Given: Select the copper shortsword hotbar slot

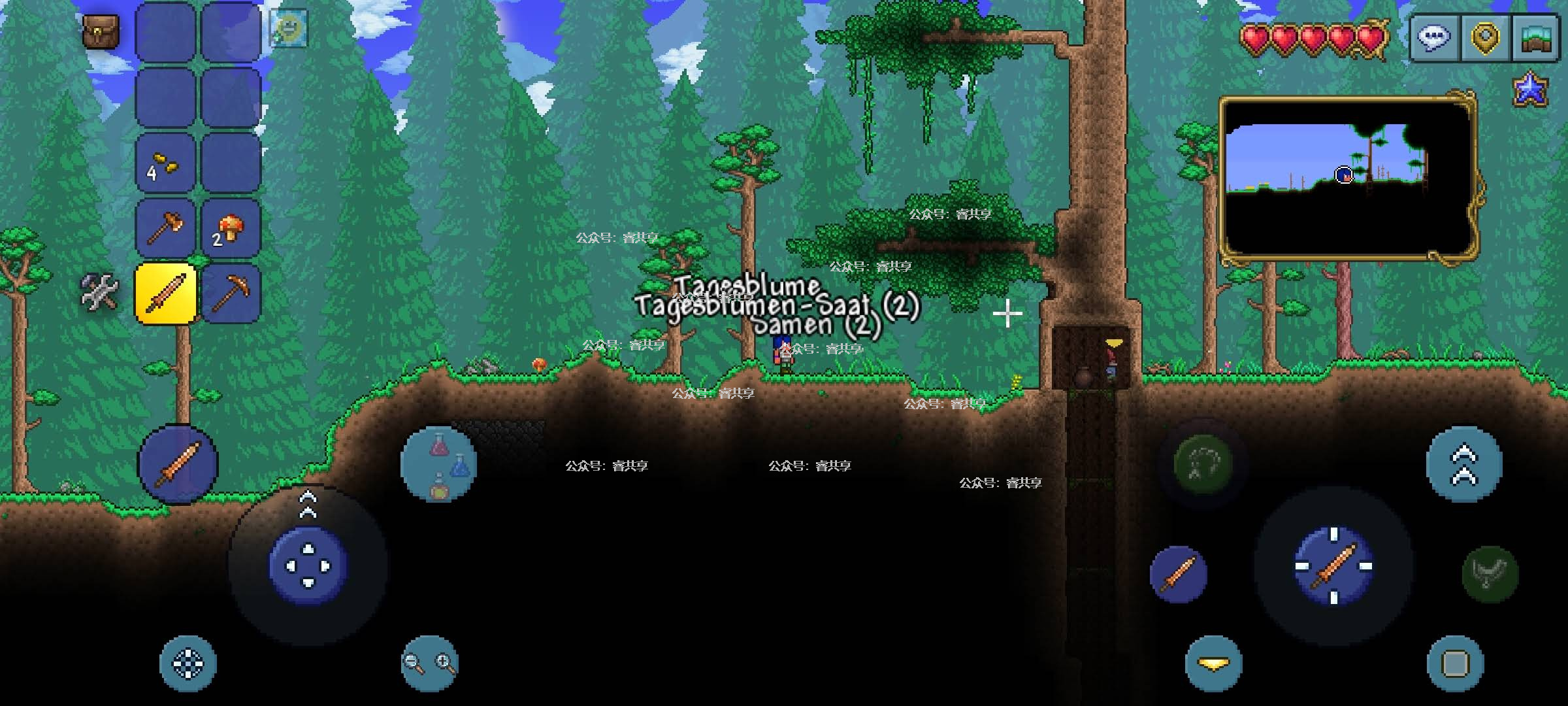Looking at the screenshot, I should tap(166, 294).
